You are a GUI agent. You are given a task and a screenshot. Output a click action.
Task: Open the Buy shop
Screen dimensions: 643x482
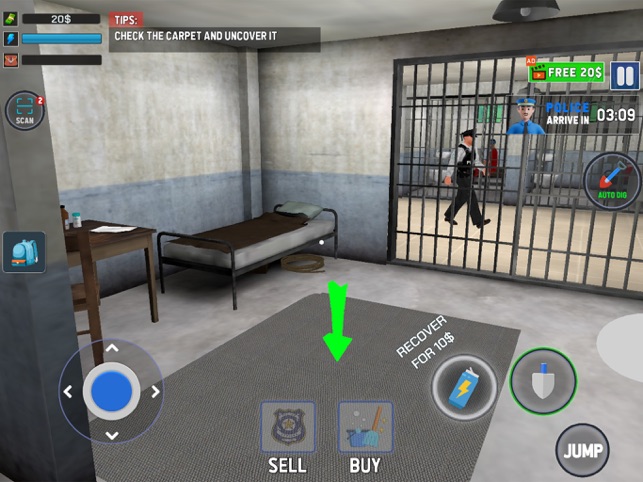click(365, 428)
